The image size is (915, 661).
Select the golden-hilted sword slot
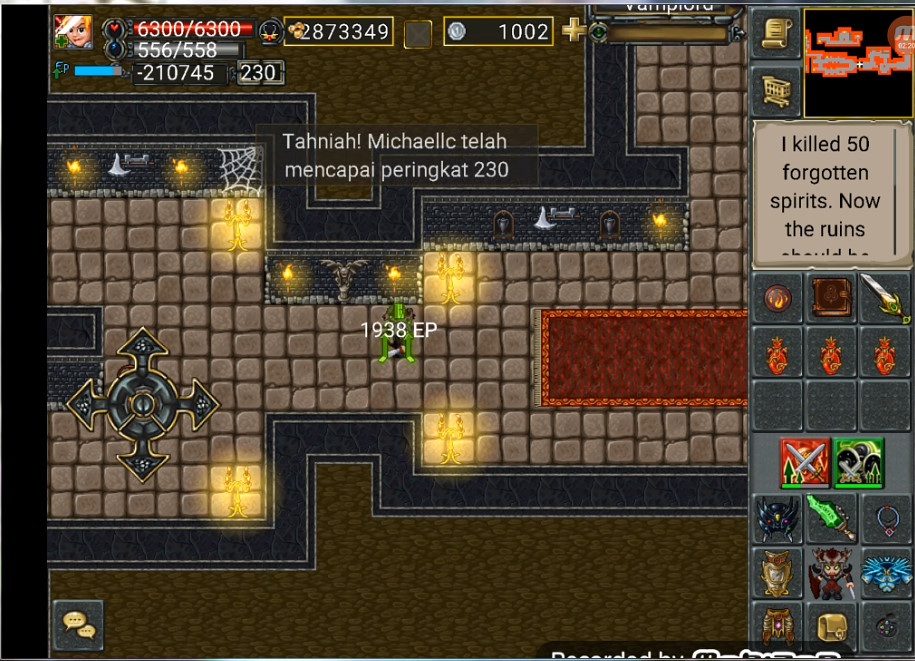885,299
